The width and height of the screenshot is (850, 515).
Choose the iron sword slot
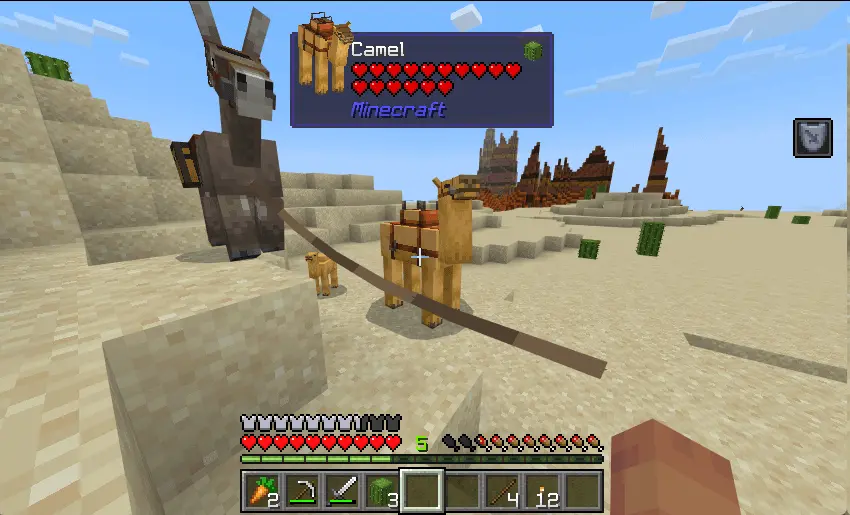click(342, 491)
